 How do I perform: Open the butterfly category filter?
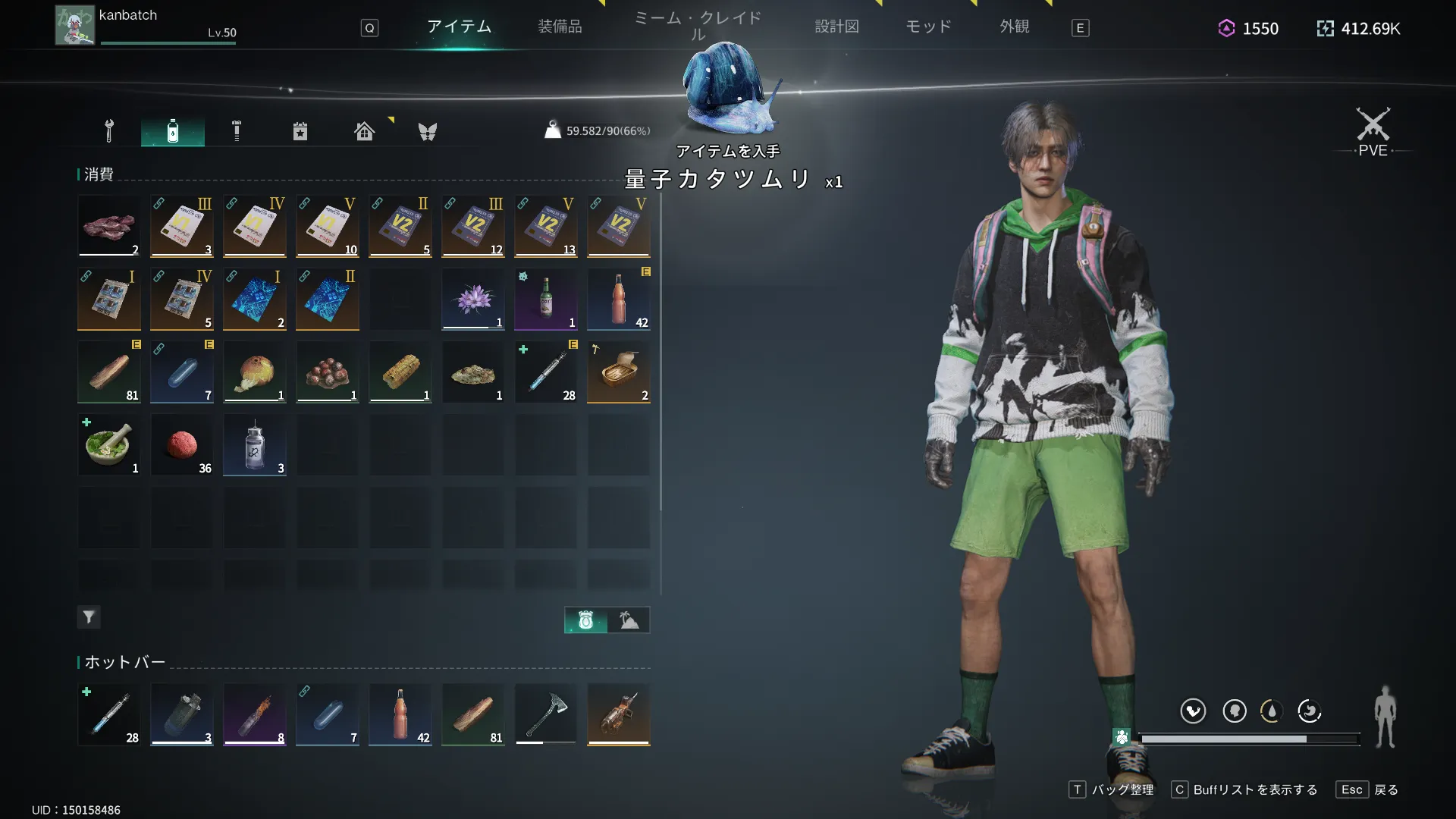click(x=428, y=131)
